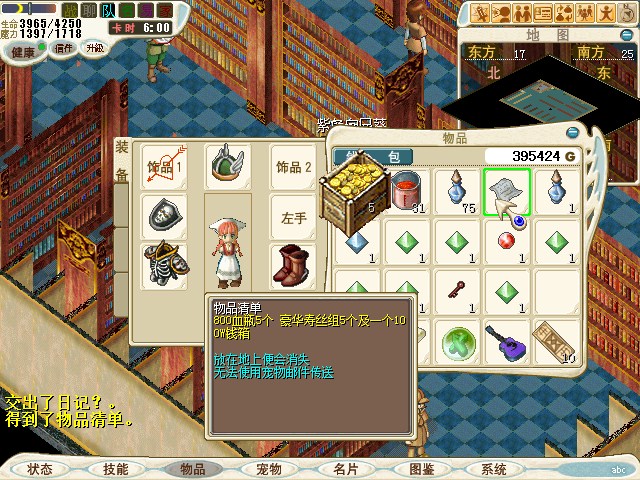Open the 图鉴 encyclopedia menu
The image size is (640, 480).
point(421,468)
